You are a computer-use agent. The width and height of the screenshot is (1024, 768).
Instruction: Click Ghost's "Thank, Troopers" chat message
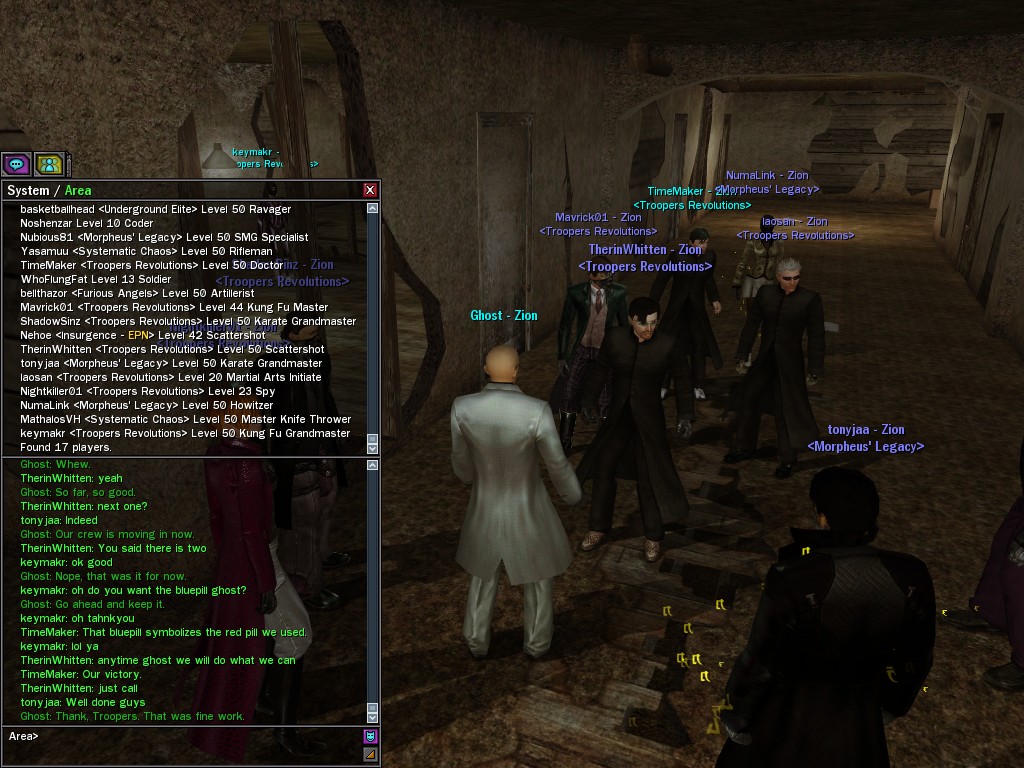coord(132,716)
